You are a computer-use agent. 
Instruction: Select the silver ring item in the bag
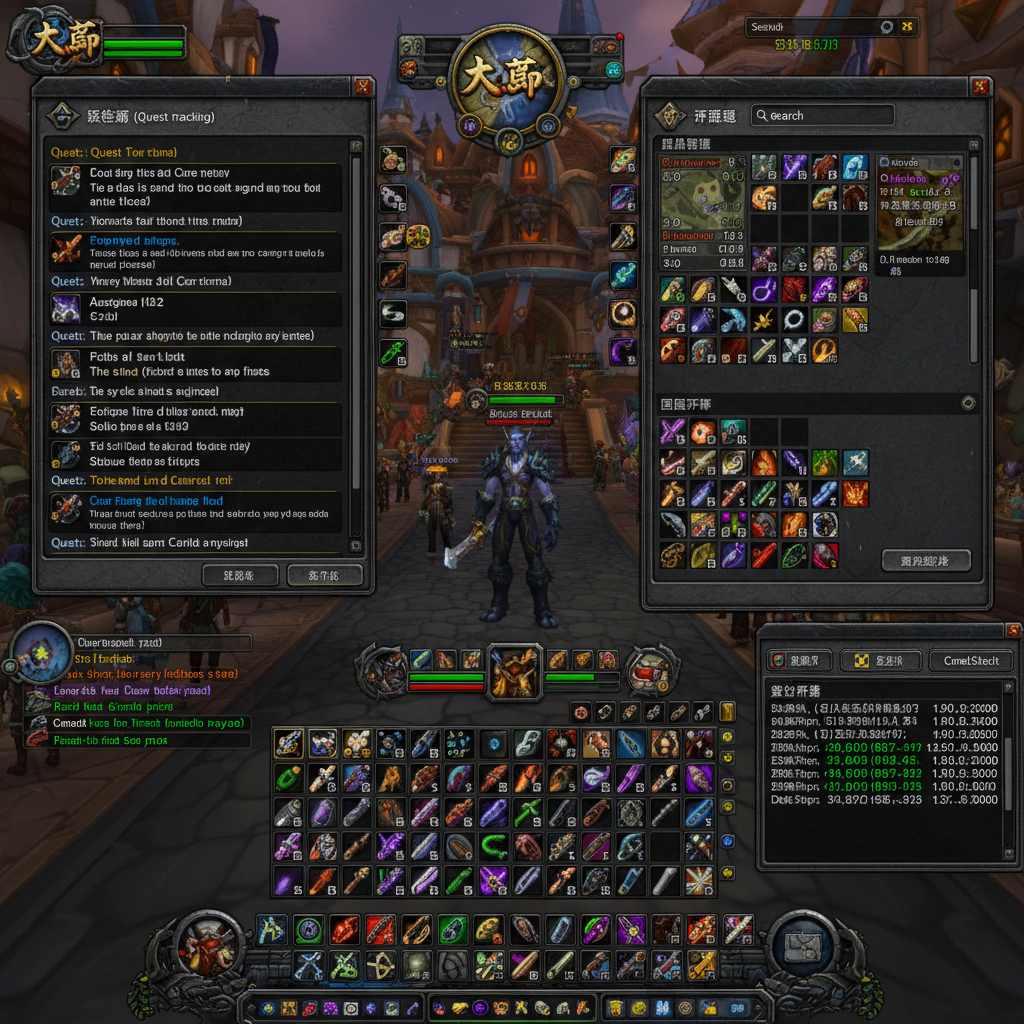pyautogui.click(x=794, y=321)
